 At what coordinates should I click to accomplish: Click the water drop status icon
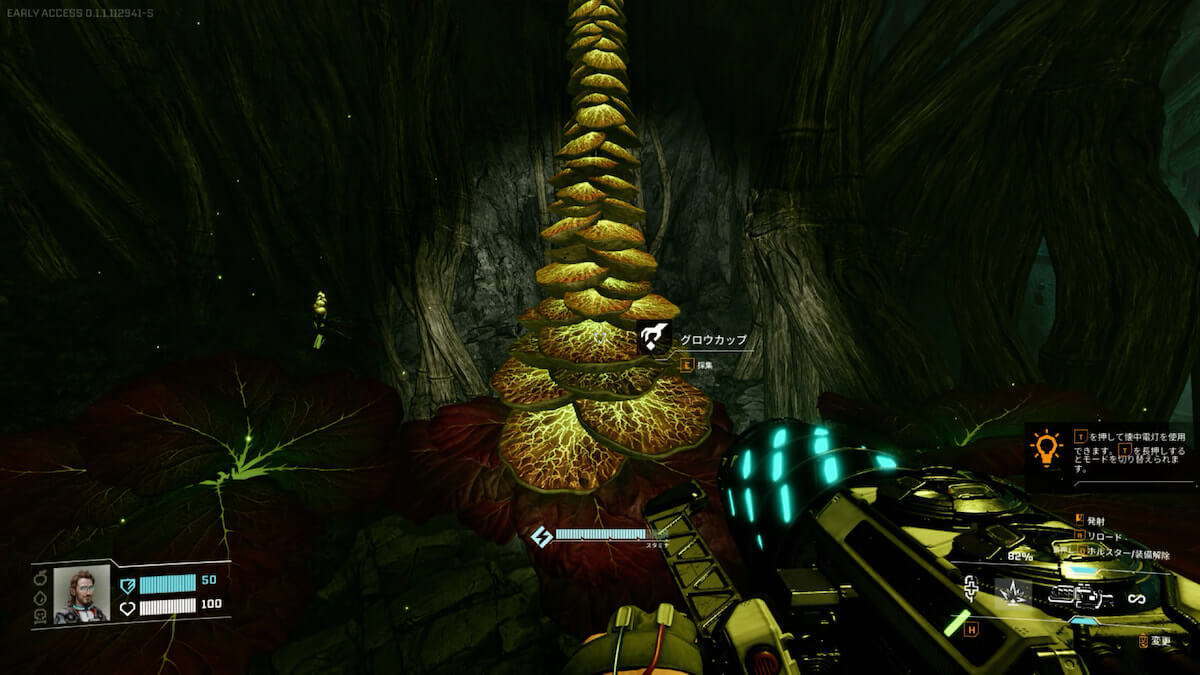point(40,598)
